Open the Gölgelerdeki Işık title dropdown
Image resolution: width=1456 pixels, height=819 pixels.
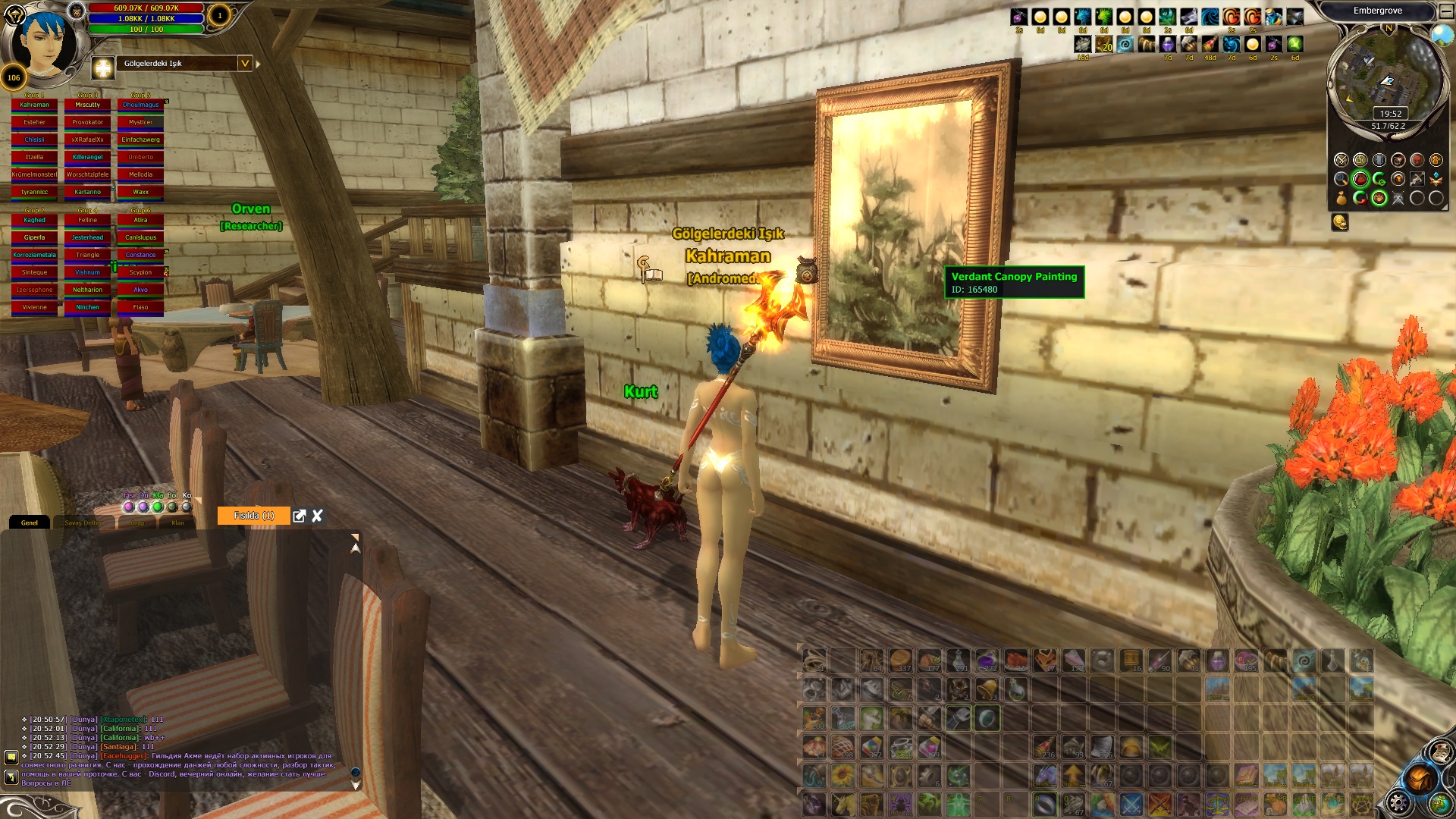point(245,64)
